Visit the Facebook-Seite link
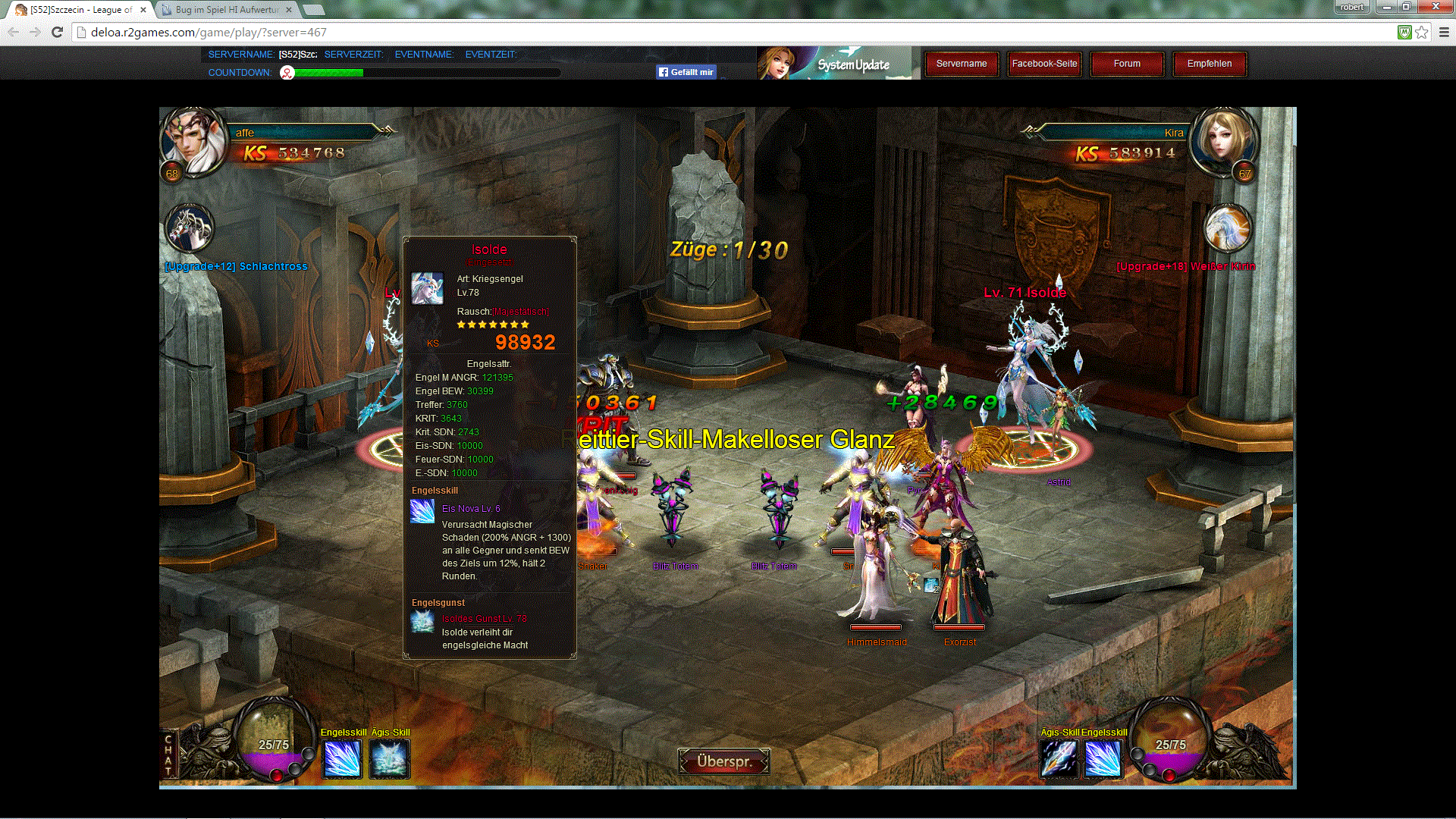The width and height of the screenshot is (1456, 819). (1044, 64)
